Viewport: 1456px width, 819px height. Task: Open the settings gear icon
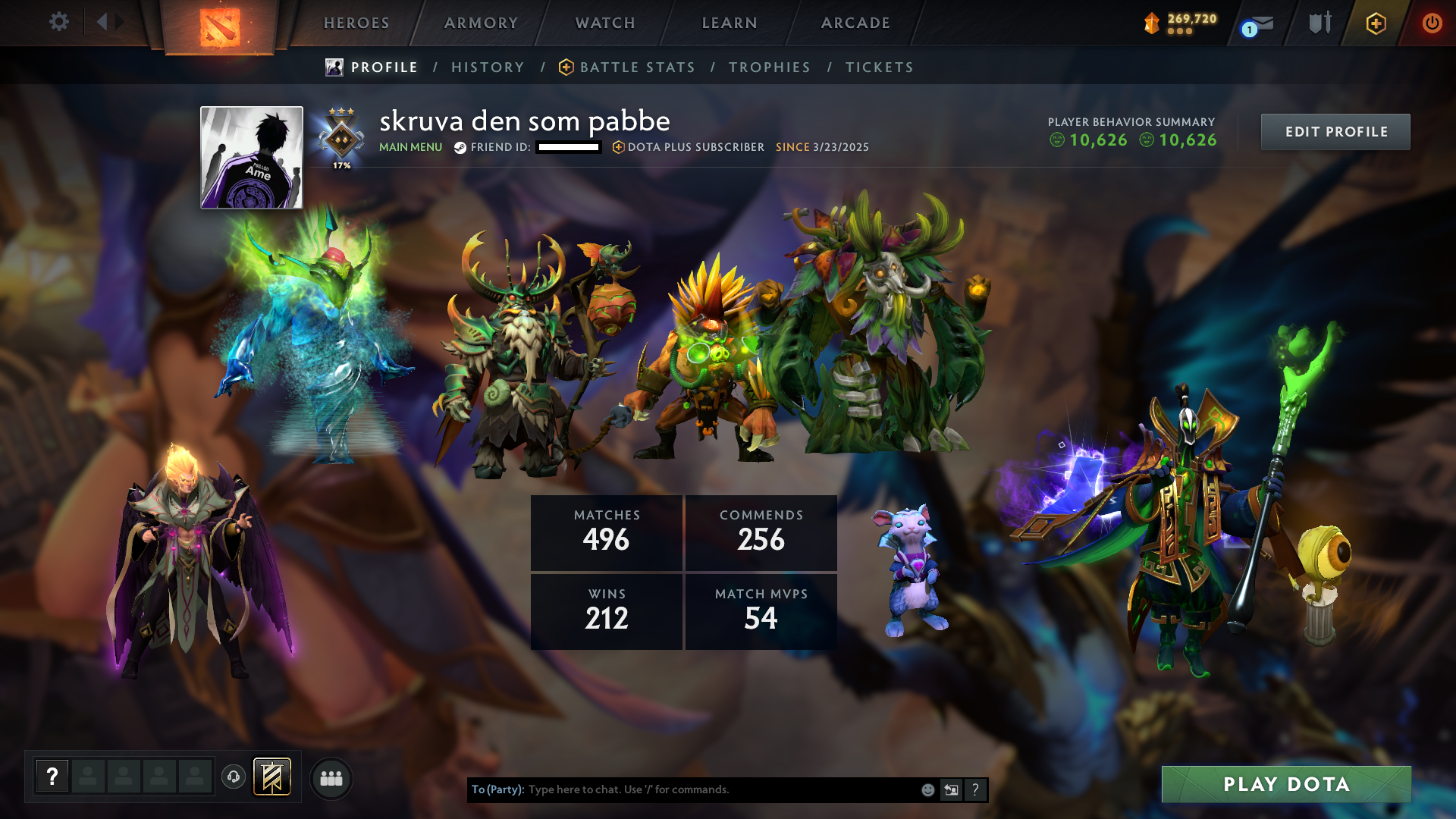(59, 22)
